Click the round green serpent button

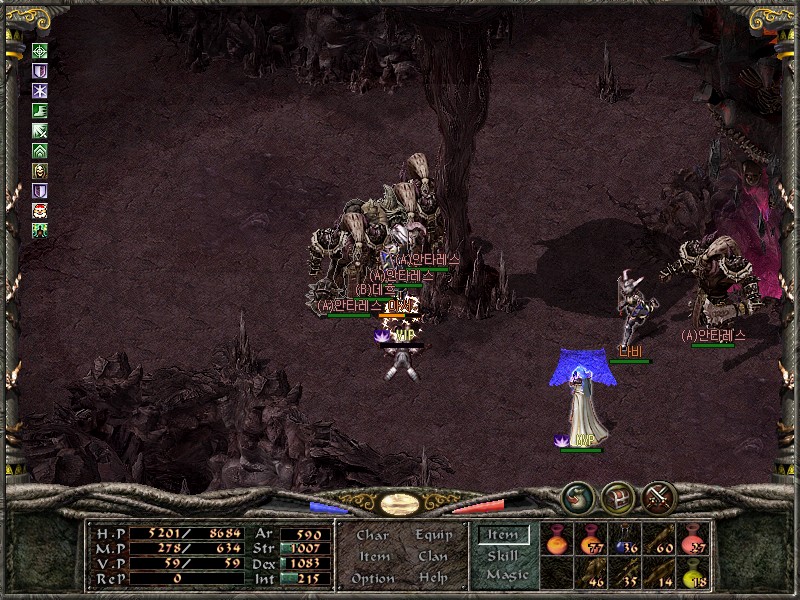point(576,496)
